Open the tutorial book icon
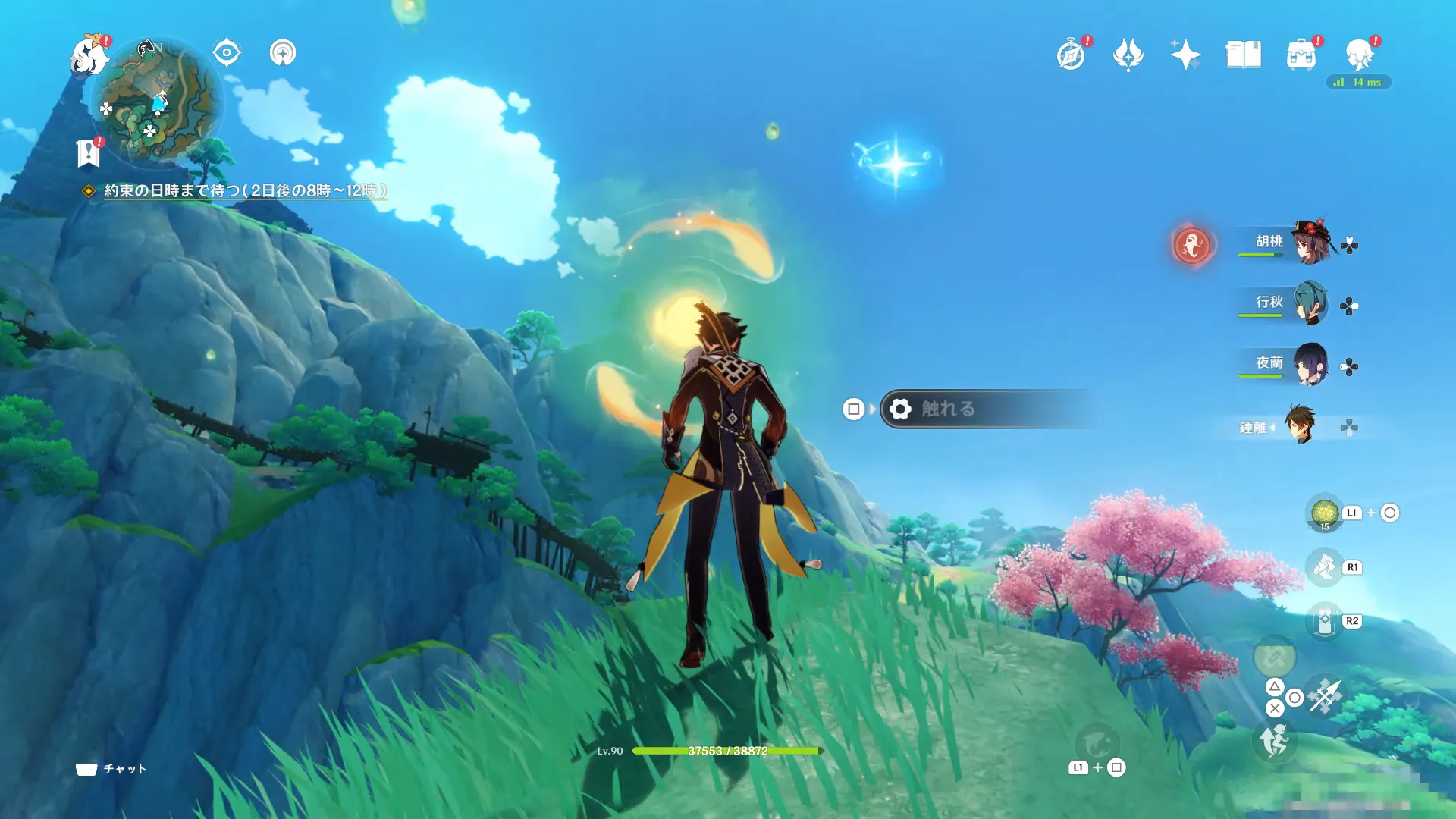This screenshot has width=1456, height=819. point(1244,55)
